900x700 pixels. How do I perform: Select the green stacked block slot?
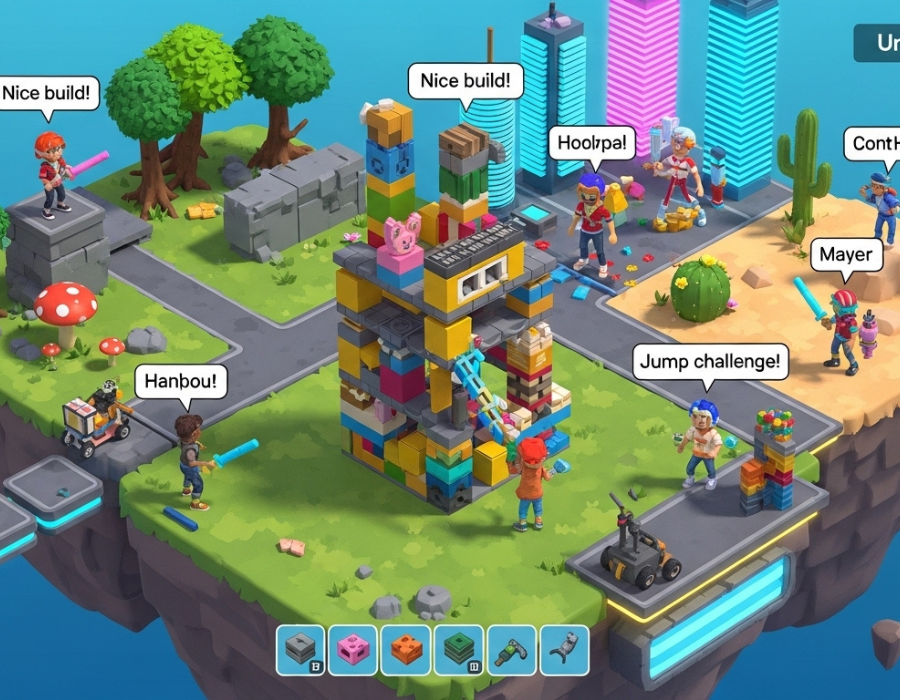coord(459,650)
